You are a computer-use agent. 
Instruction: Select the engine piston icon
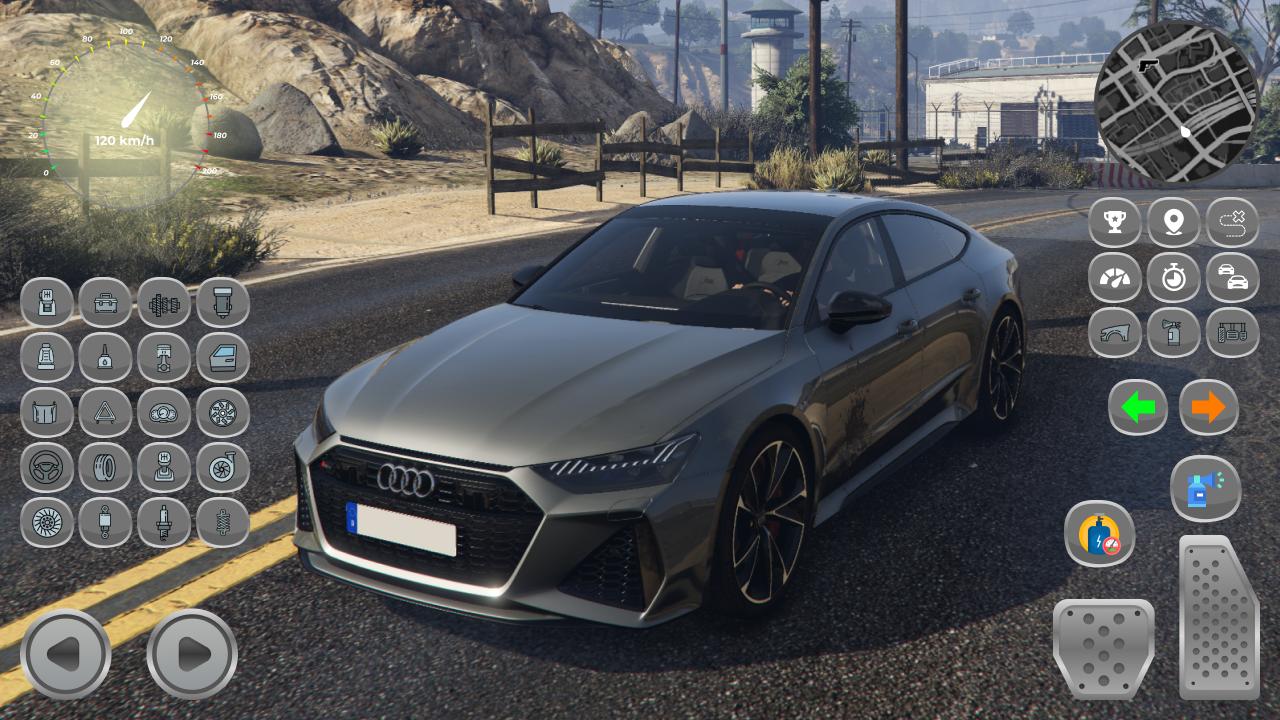(x=164, y=357)
